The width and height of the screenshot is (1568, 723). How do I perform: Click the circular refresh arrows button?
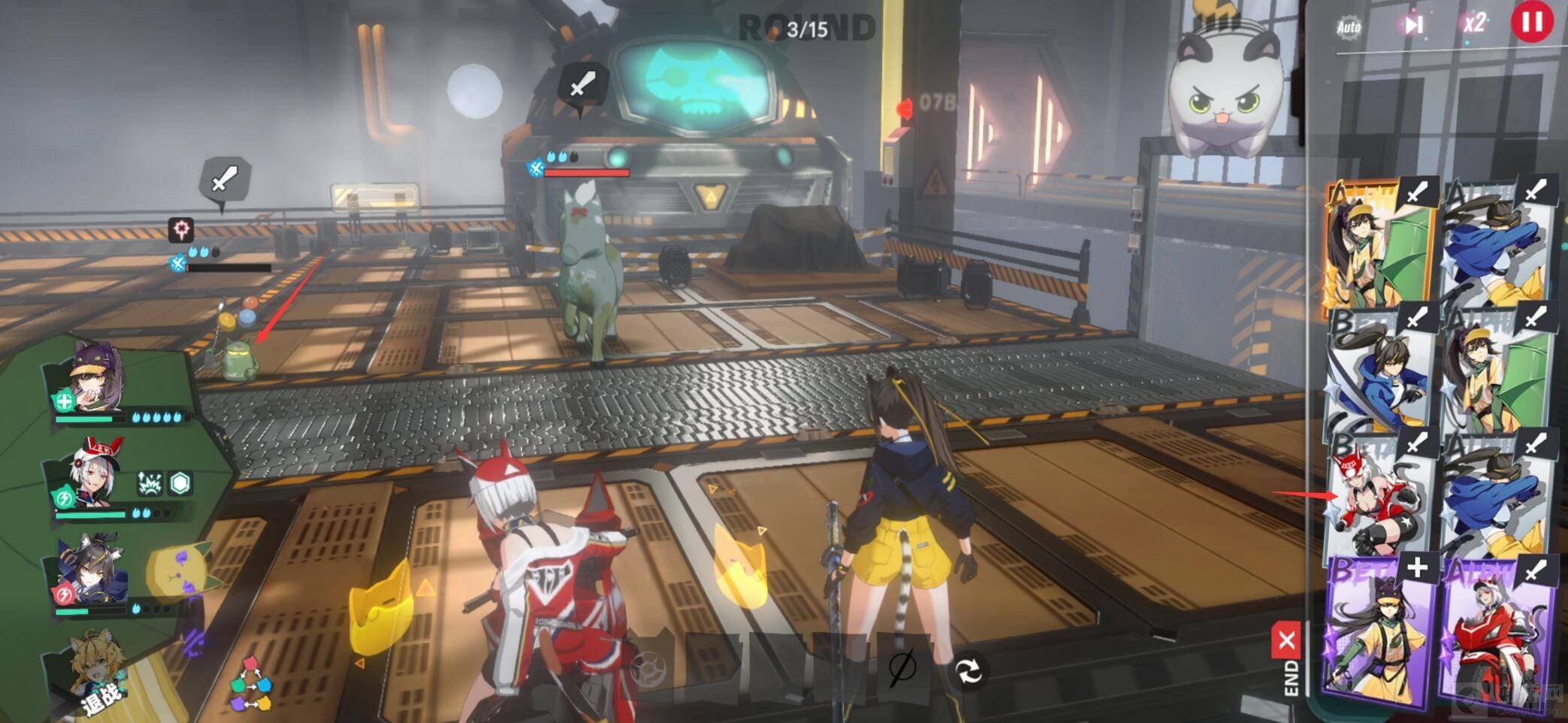click(x=968, y=670)
